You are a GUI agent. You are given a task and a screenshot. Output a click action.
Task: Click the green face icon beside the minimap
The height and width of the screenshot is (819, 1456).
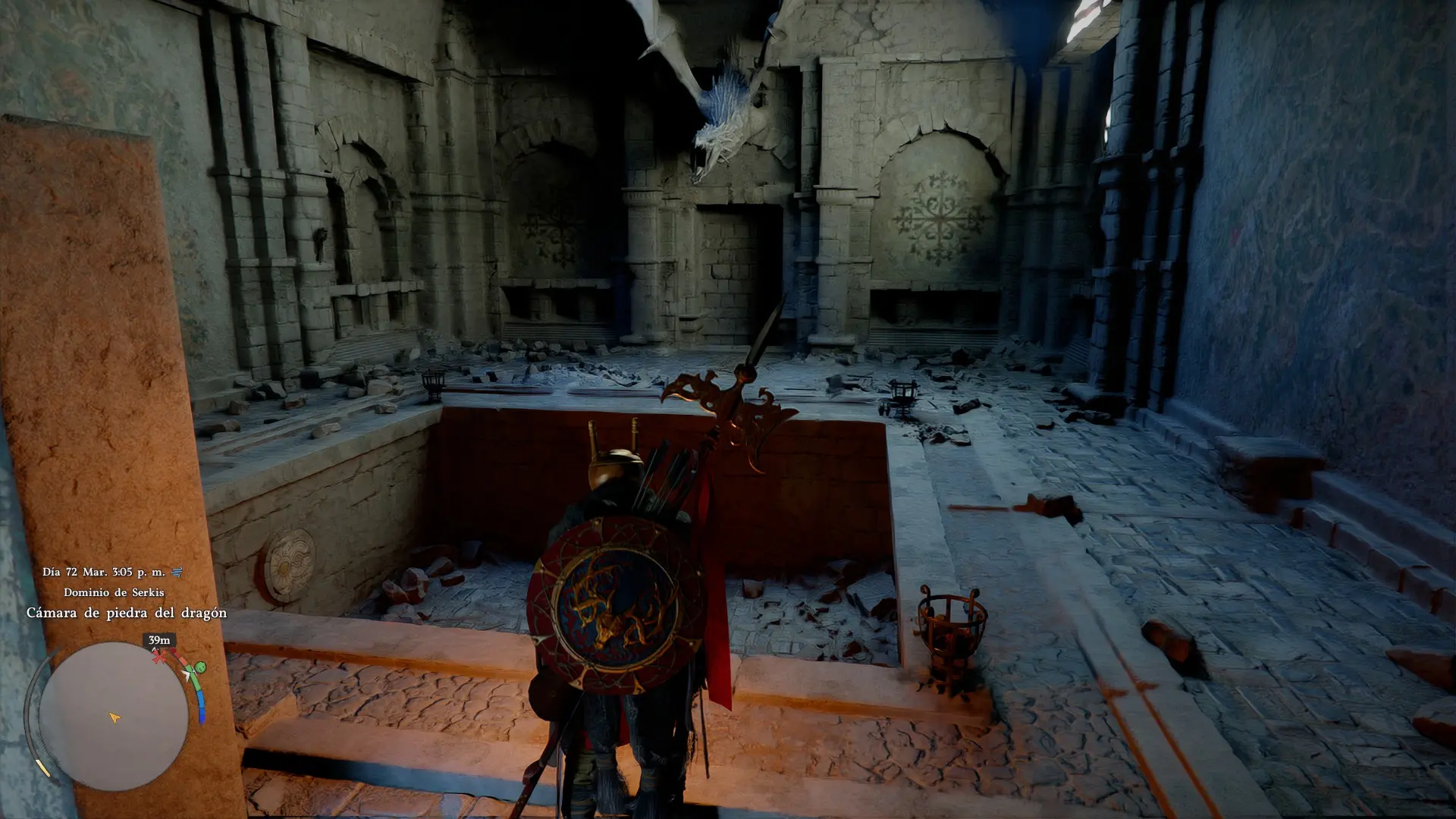[200, 667]
